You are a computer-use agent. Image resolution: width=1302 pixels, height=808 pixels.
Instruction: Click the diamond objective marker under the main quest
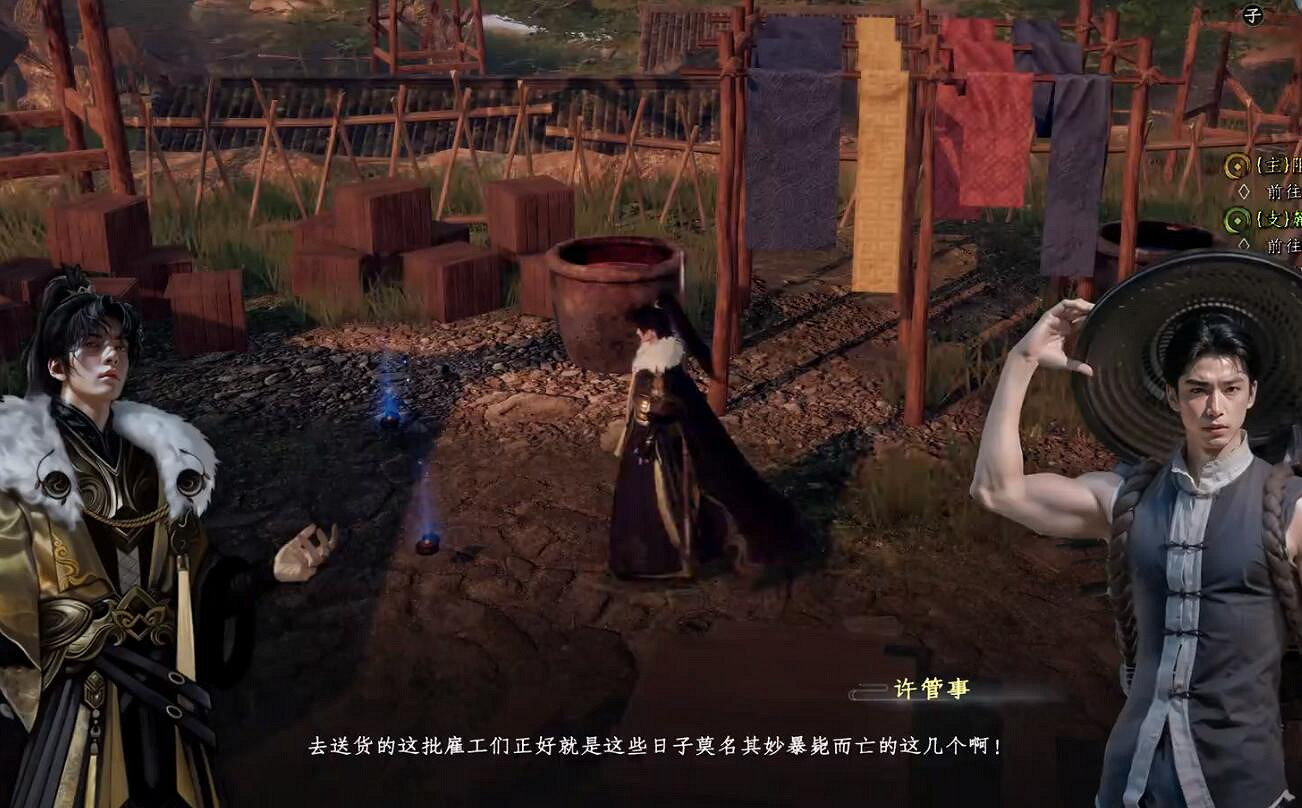tap(1244, 191)
